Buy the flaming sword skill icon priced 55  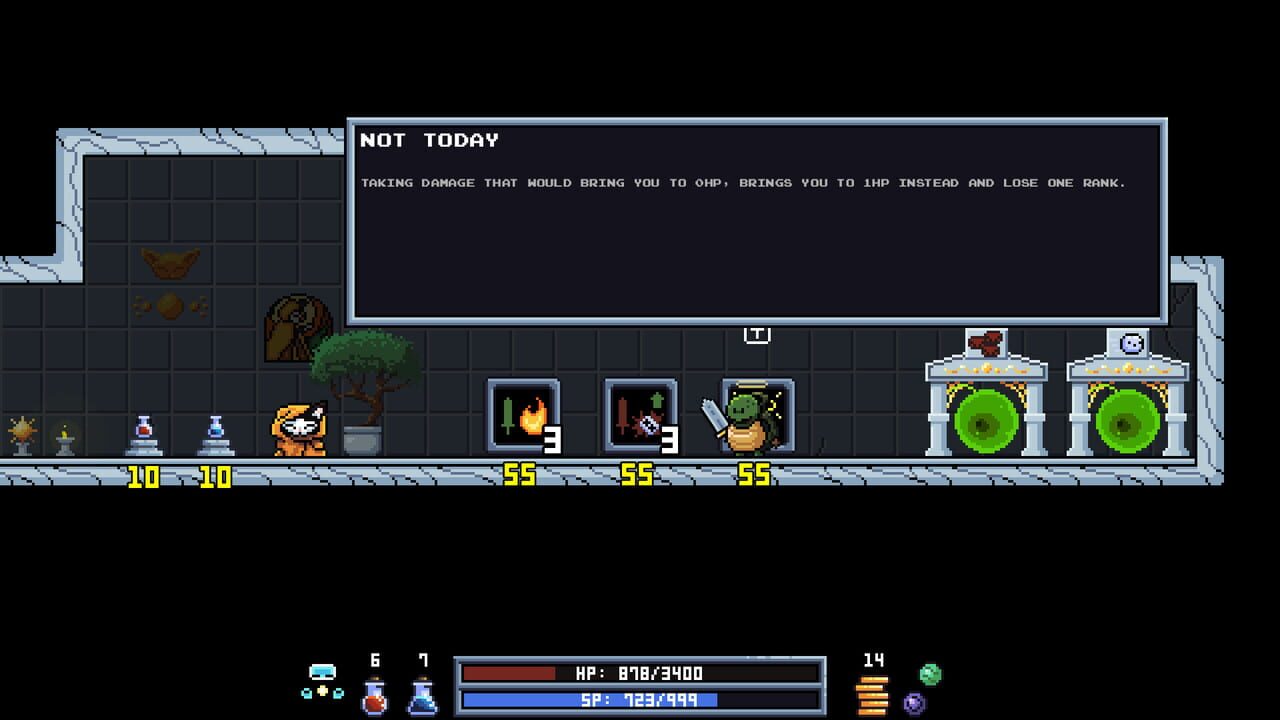[524, 413]
